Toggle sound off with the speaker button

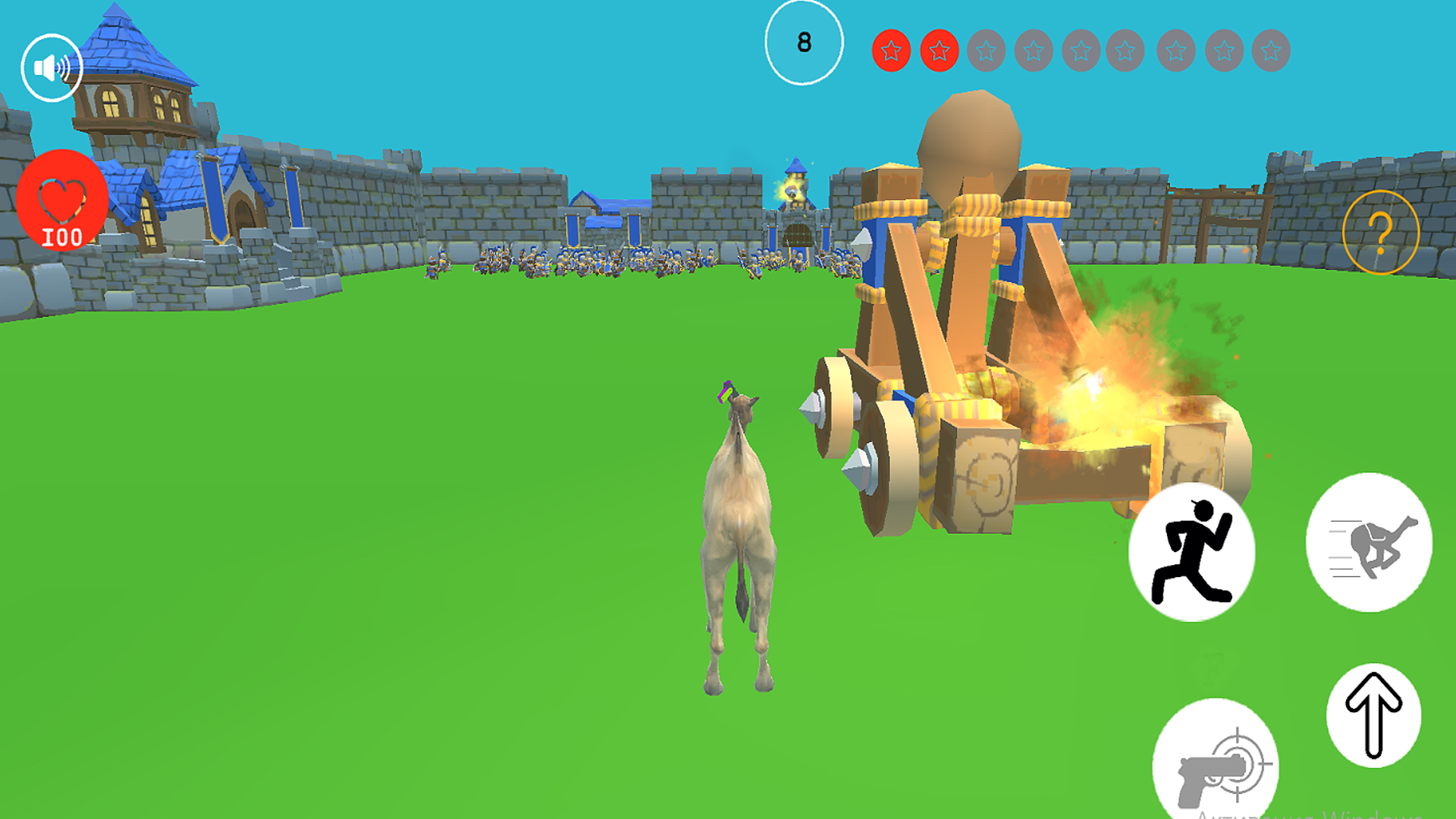52,67
